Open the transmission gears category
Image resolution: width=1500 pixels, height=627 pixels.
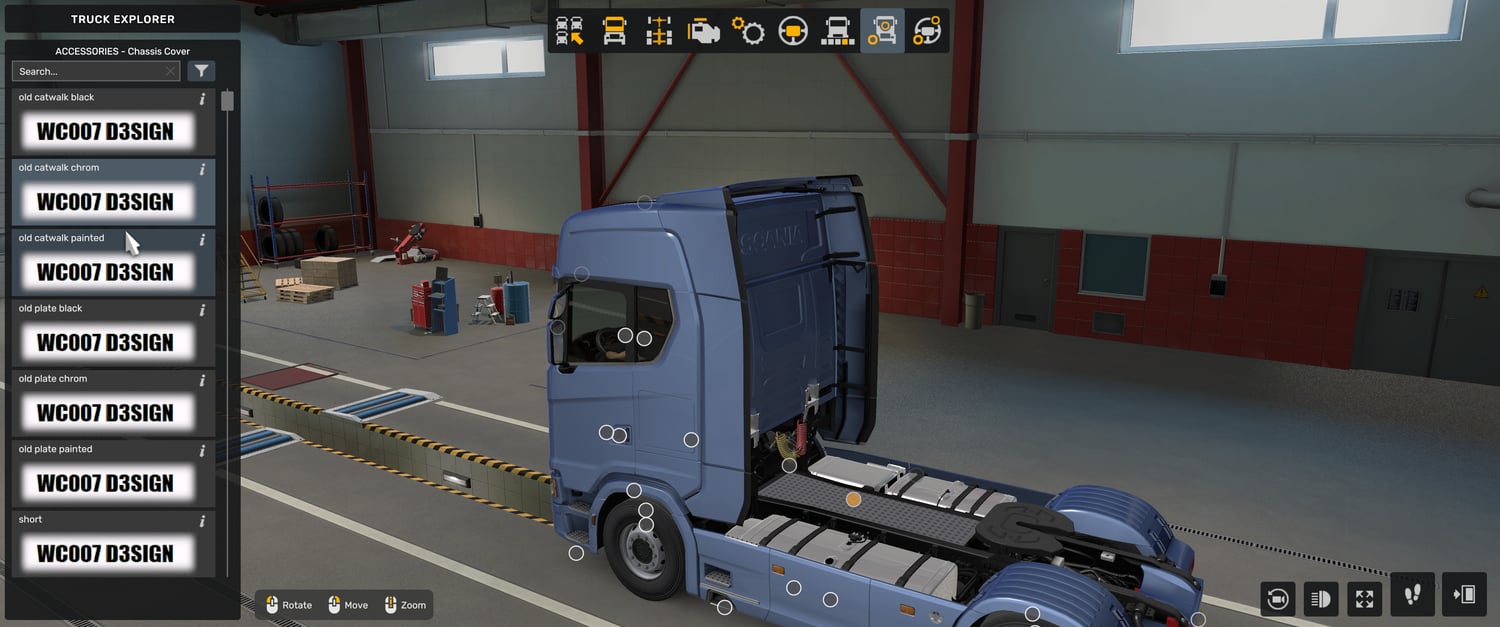748,31
